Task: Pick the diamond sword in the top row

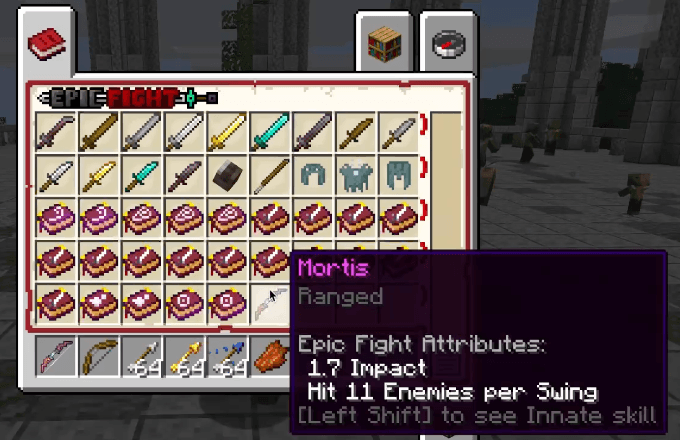Action: (270, 133)
